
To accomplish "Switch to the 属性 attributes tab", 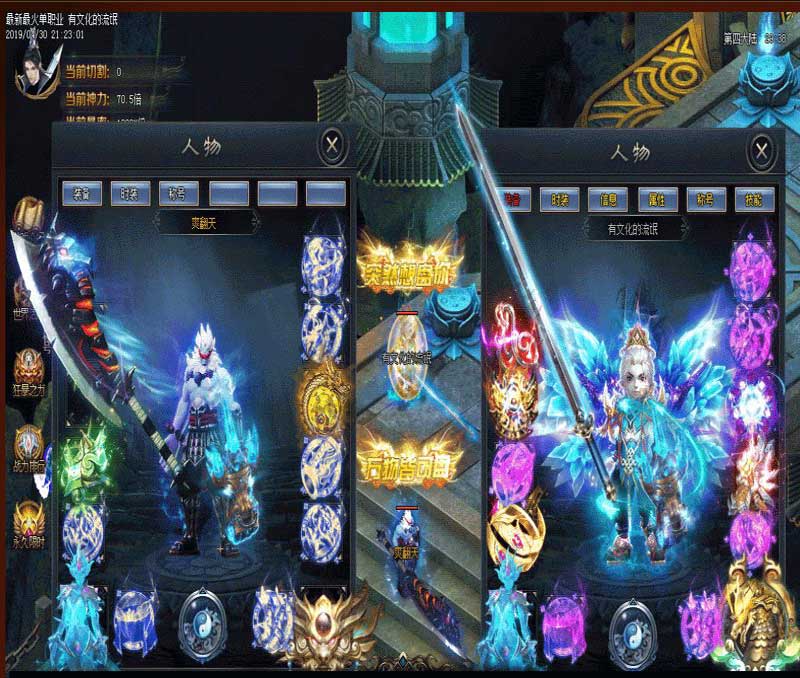I will point(657,199).
